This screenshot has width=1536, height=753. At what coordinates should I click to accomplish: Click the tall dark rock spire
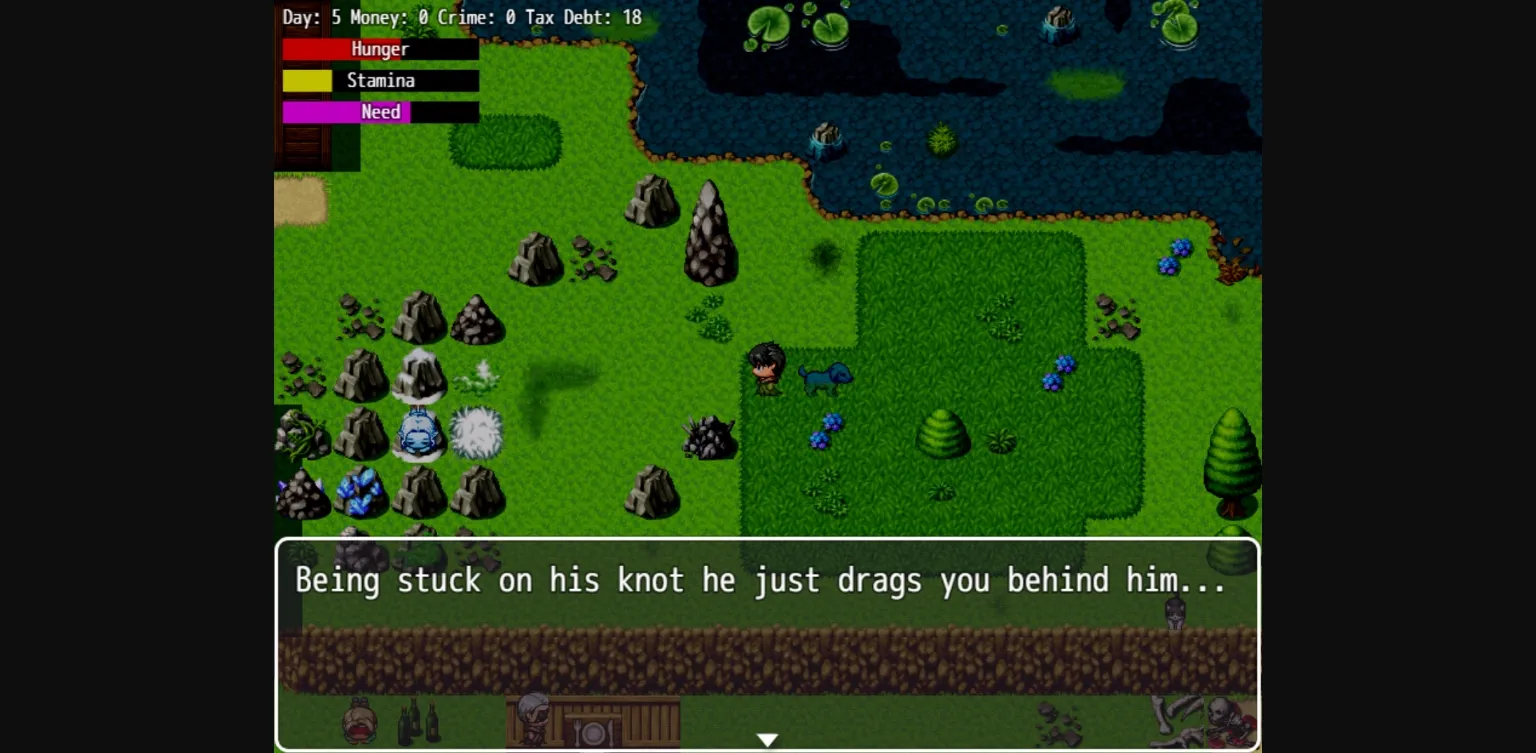(x=711, y=230)
